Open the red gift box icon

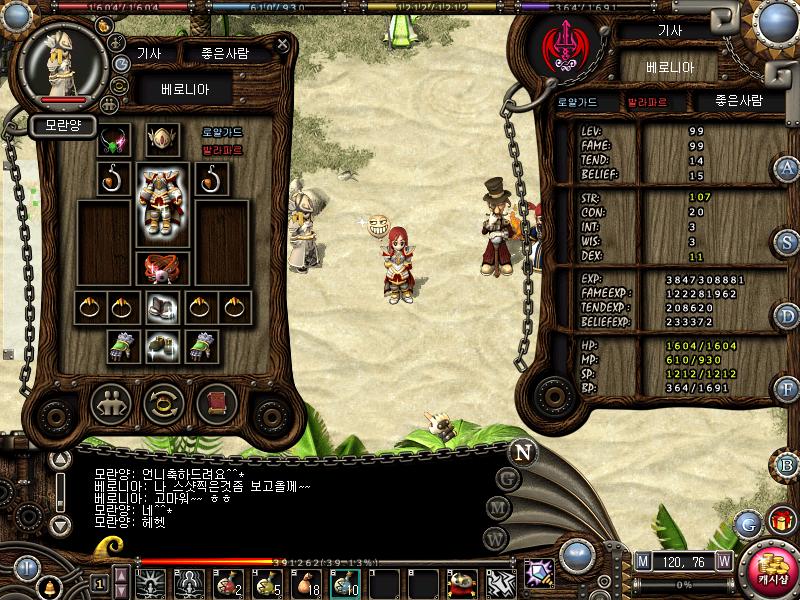pos(781,521)
